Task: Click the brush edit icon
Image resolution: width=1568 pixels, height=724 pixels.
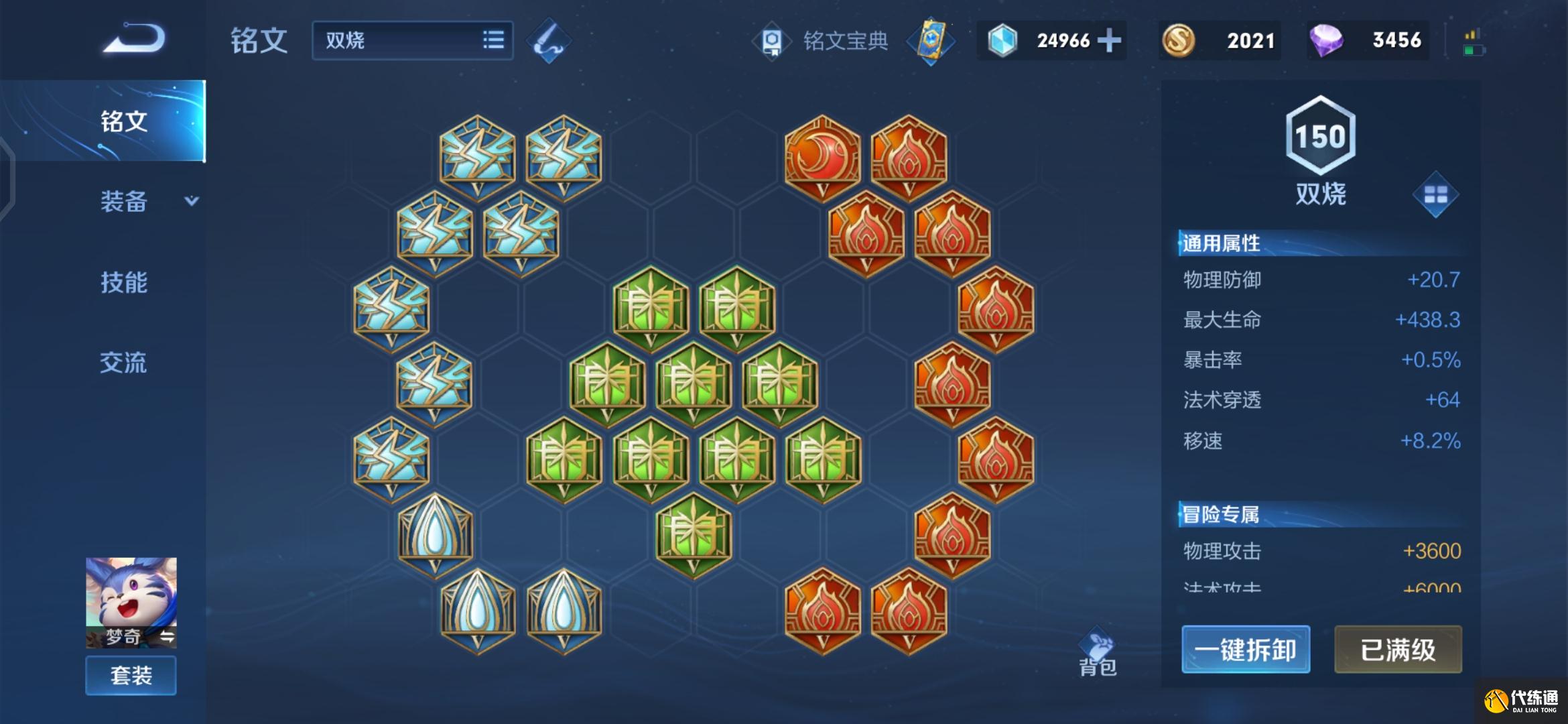Action: click(549, 41)
